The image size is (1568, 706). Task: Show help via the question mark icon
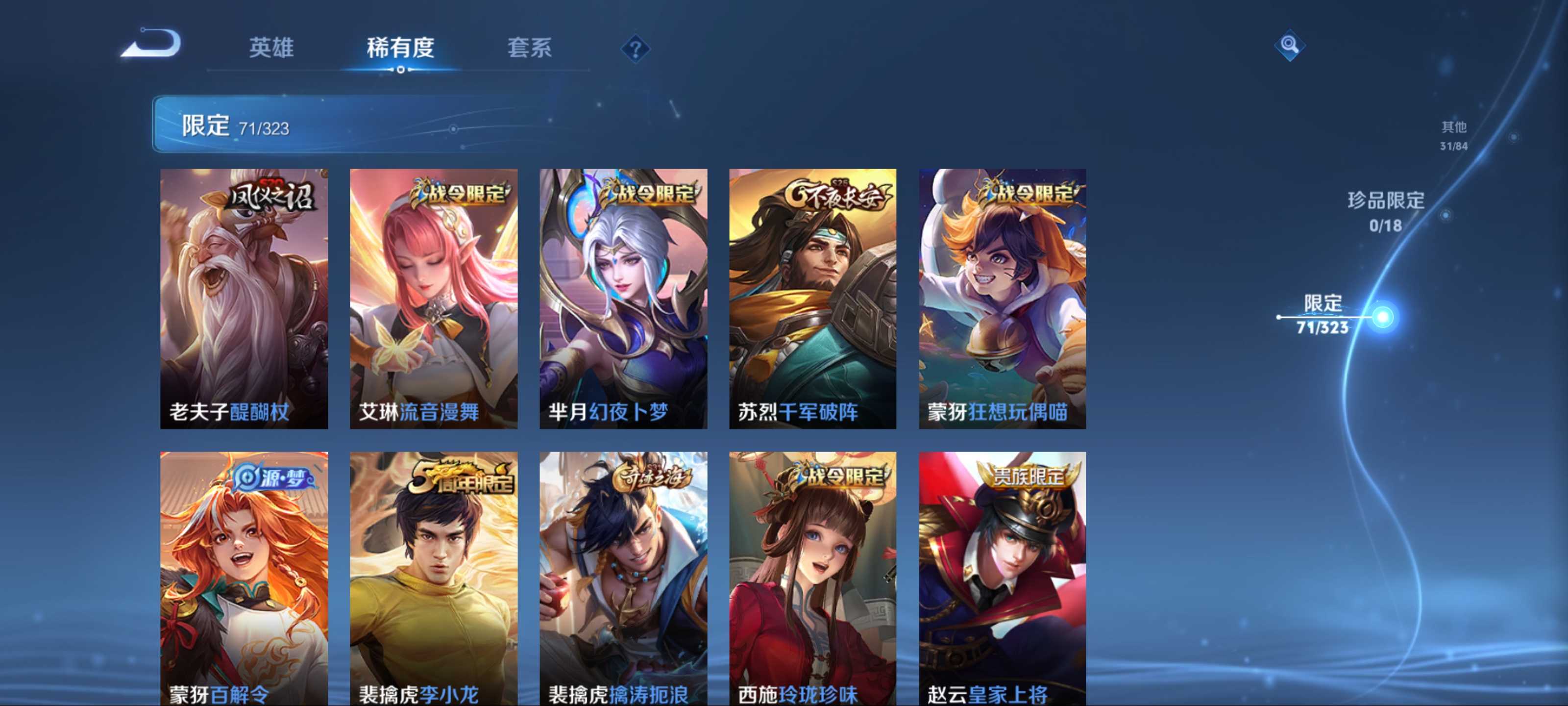(x=635, y=49)
